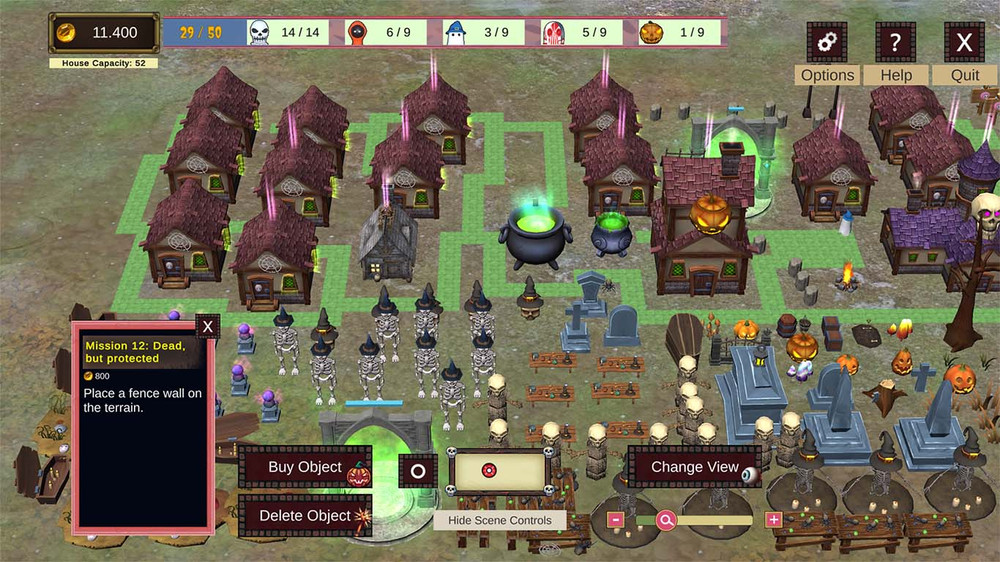The image size is (1000, 562).
Task: Hide Scene Controls
Action: 500,520
